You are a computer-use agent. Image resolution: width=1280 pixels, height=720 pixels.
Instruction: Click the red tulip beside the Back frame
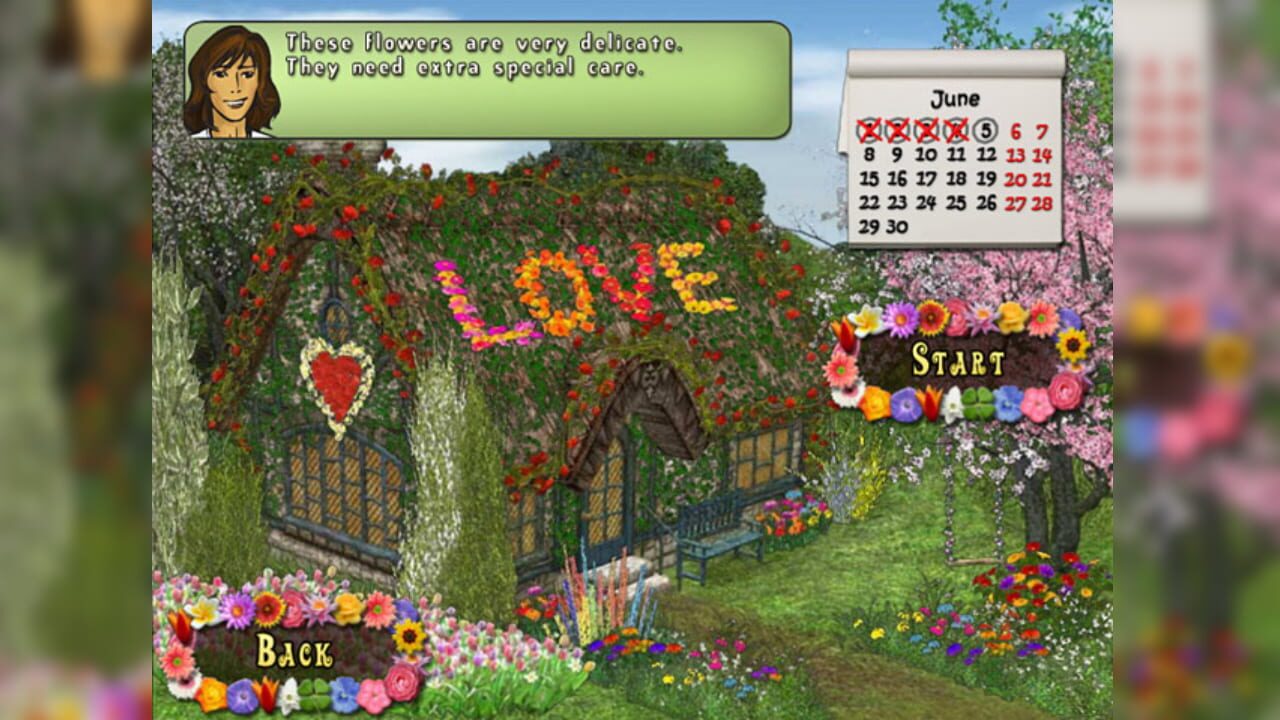point(180,625)
